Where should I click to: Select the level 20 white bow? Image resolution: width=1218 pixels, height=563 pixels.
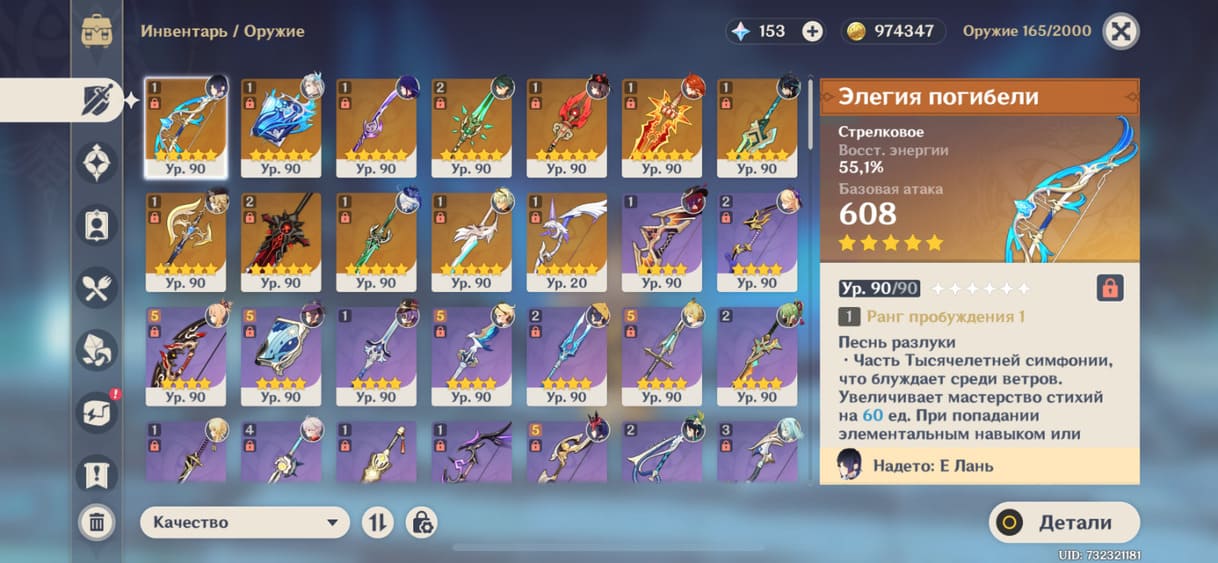click(567, 241)
